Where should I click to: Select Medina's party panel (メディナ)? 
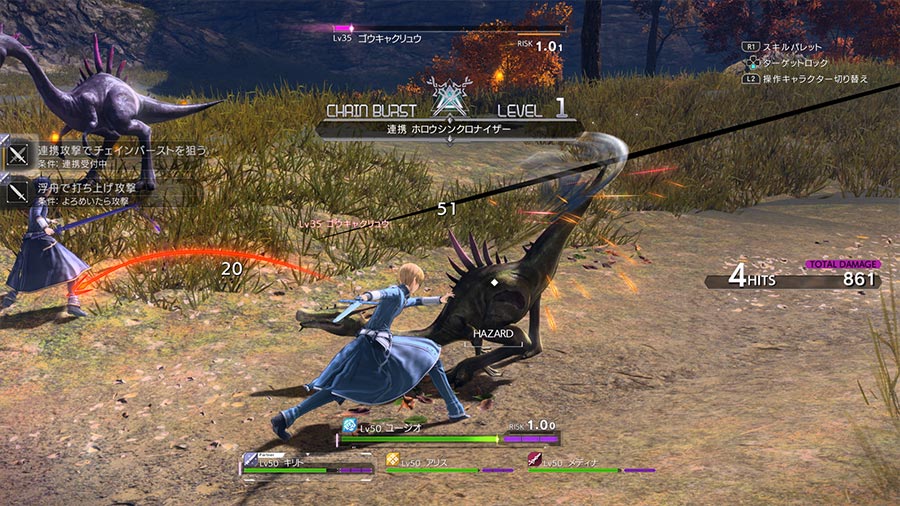592,464
